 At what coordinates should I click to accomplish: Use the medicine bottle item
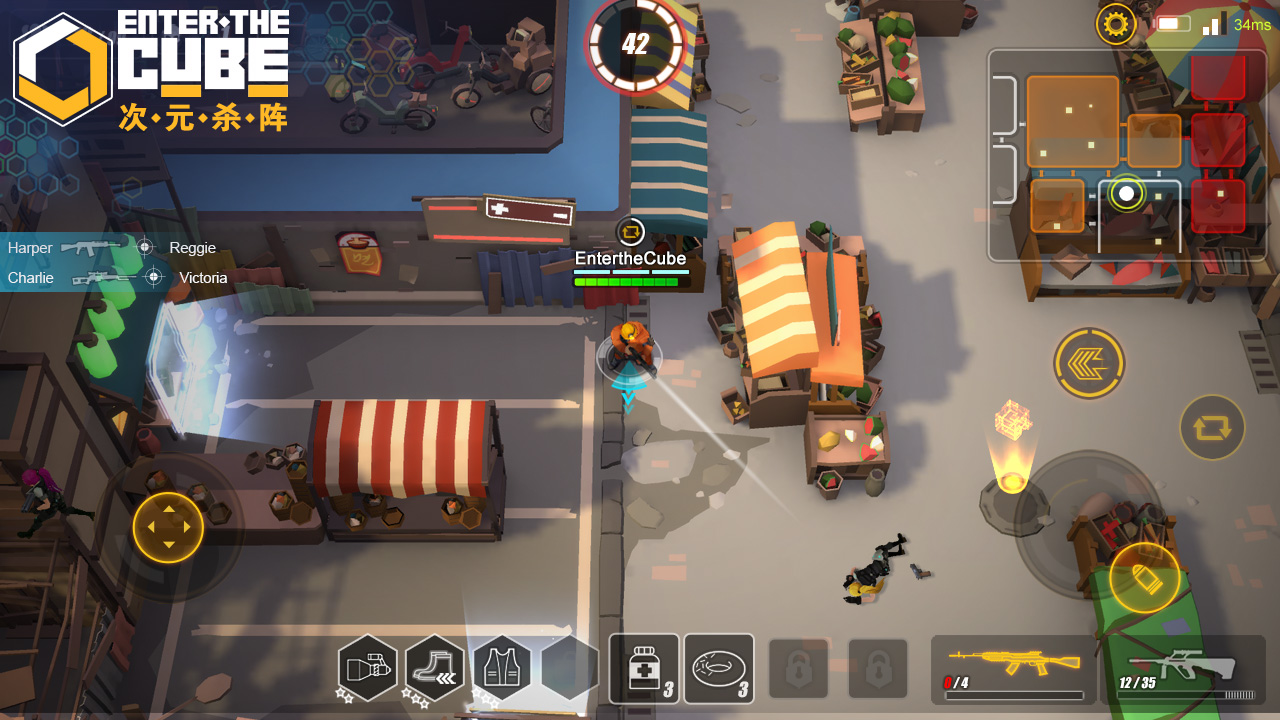pyautogui.click(x=643, y=668)
